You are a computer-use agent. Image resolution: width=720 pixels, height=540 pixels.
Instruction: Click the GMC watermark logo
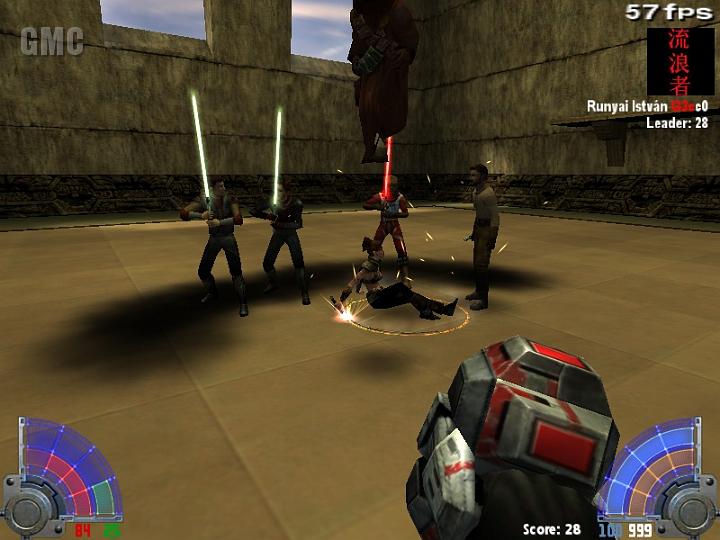(52, 42)
